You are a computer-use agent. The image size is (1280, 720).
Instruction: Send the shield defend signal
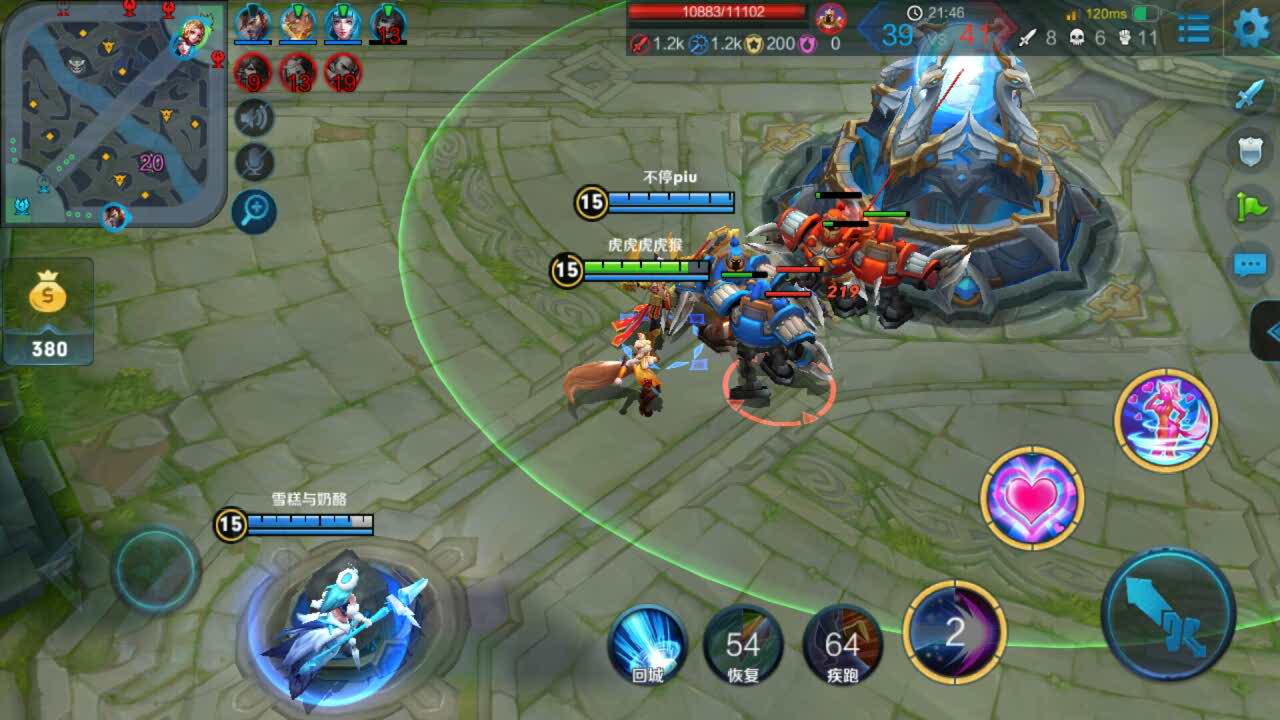[1250, 151]
